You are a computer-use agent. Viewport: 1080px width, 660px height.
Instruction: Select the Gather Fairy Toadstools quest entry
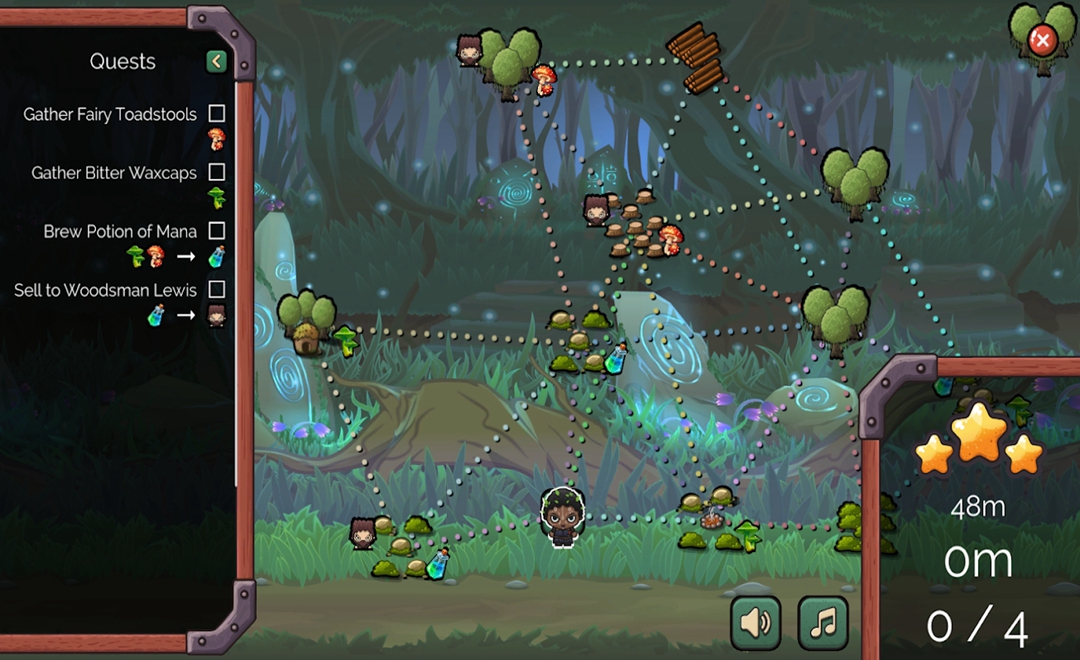click(110, 114)
